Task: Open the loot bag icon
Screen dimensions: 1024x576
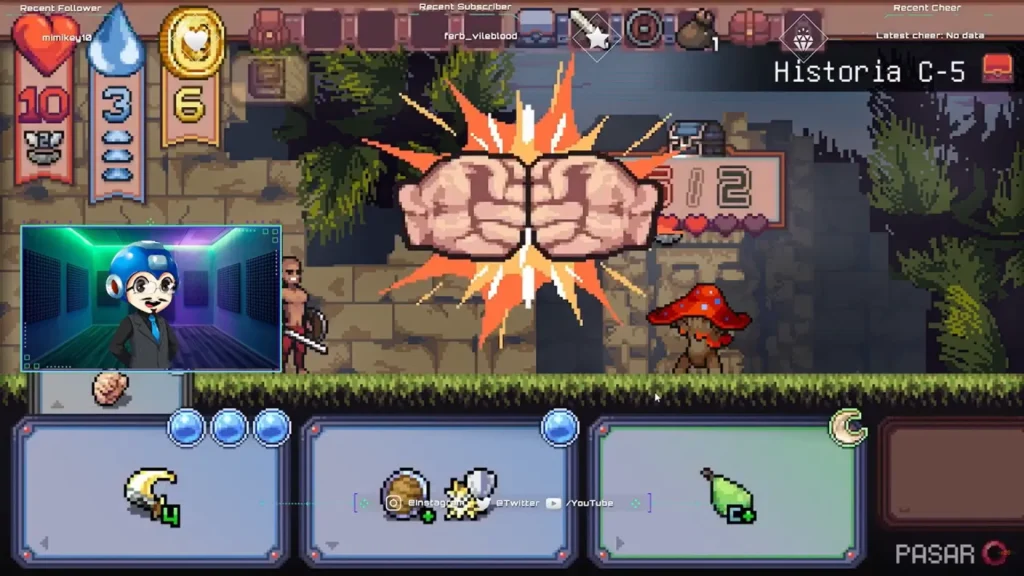Action: pyautogui.click(x=696, y=30)
